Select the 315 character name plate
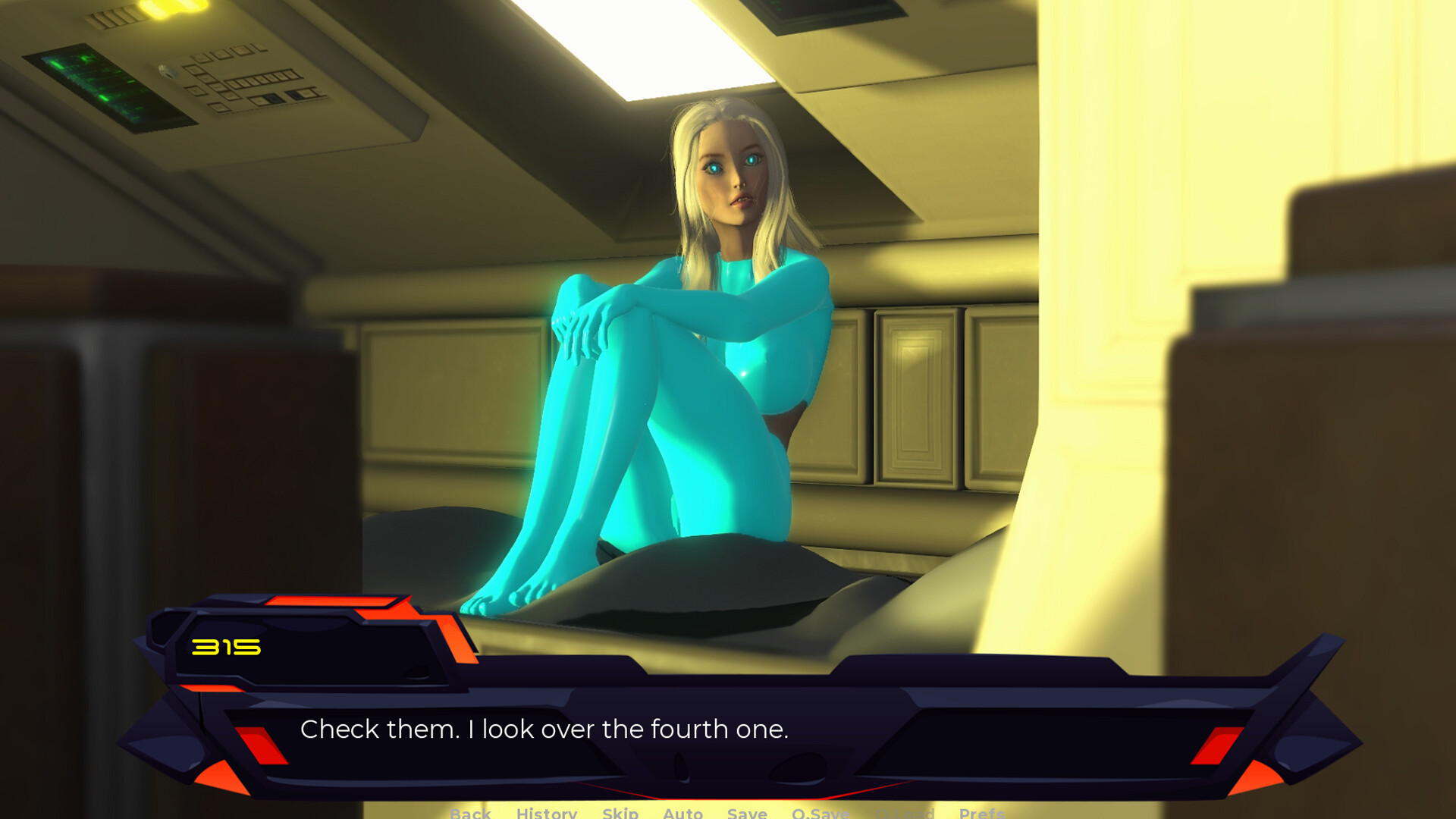The image size is (1456, 819). click(227, 648)
